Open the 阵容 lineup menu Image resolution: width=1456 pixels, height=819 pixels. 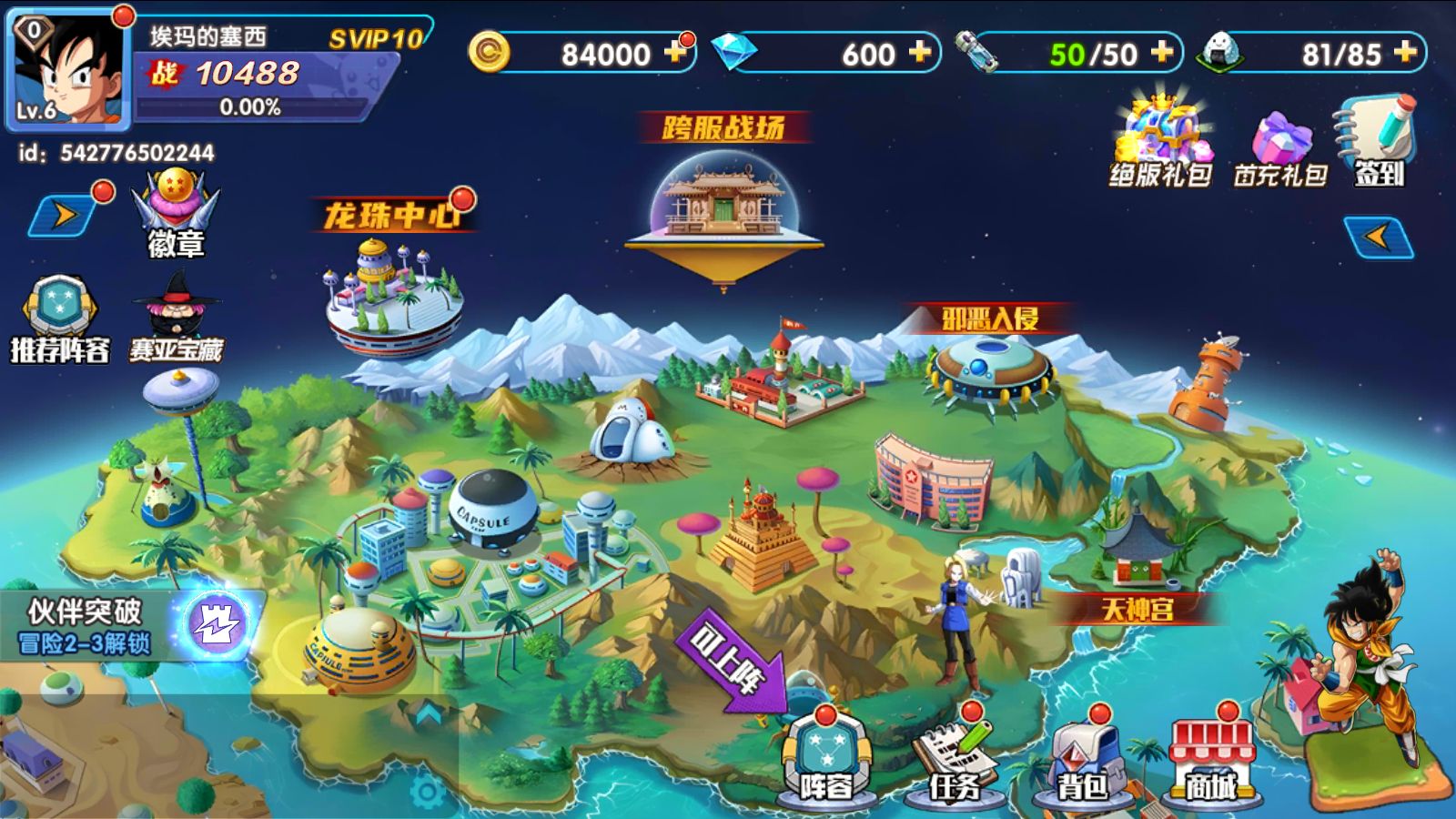point(826,760)
